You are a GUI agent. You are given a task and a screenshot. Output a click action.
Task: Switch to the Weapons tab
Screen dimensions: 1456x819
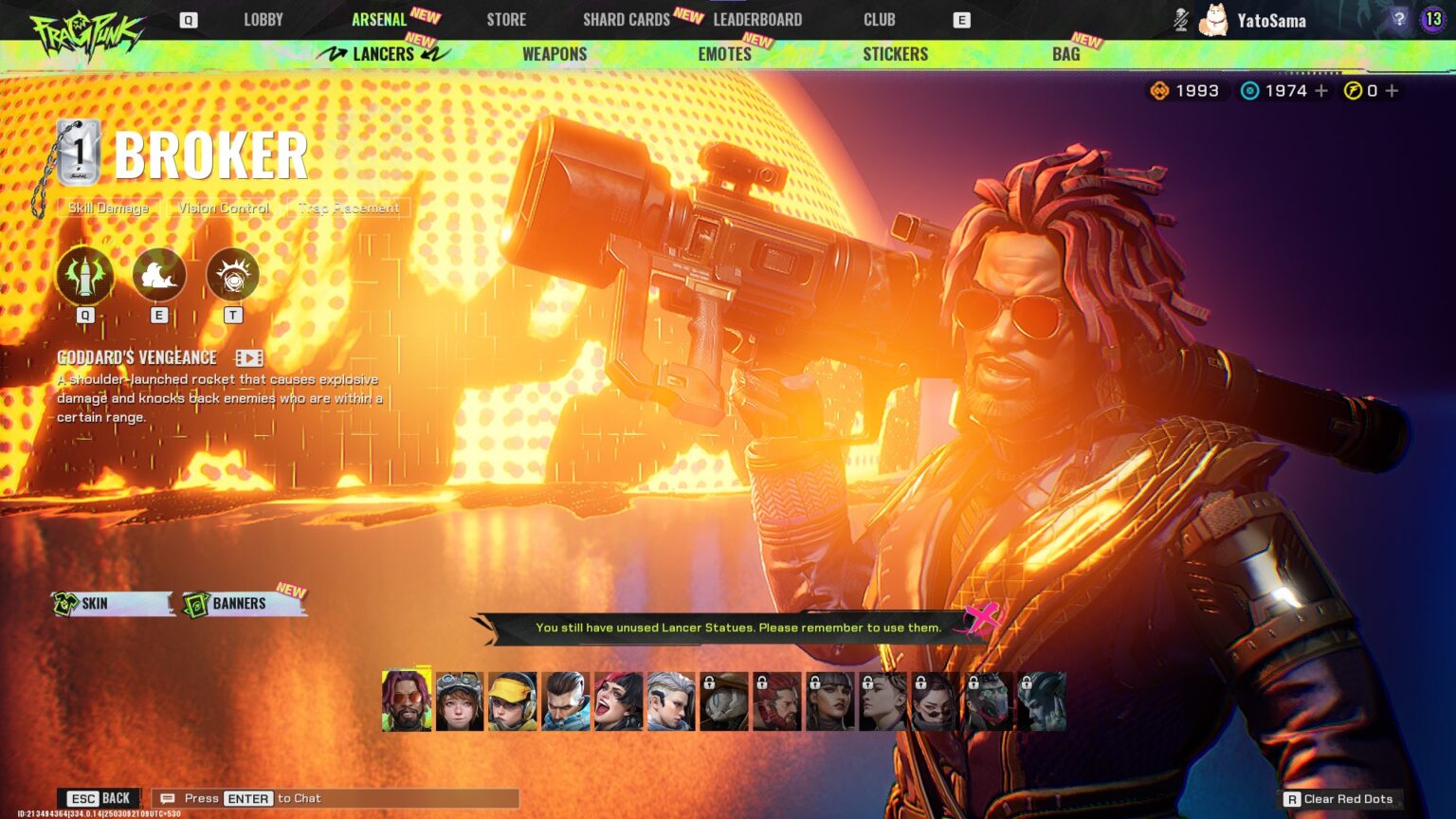[555, 54]
